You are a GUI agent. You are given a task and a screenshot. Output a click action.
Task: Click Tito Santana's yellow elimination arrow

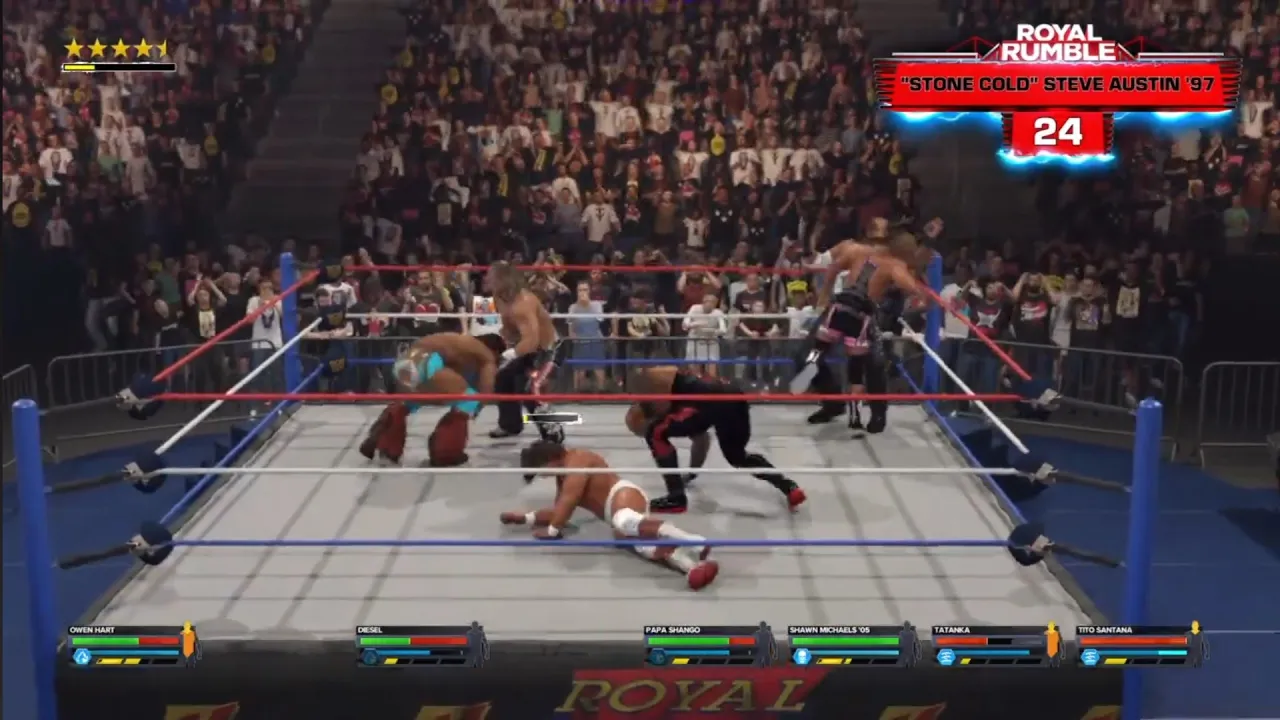click(1194, 627)
